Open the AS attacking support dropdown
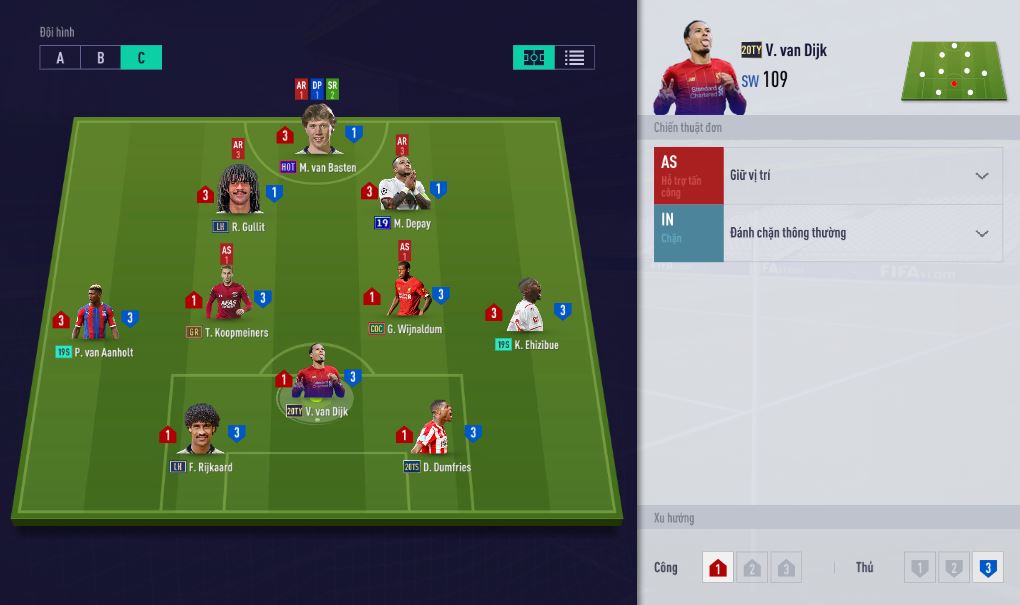The image size is (1020, 605). 862,176
